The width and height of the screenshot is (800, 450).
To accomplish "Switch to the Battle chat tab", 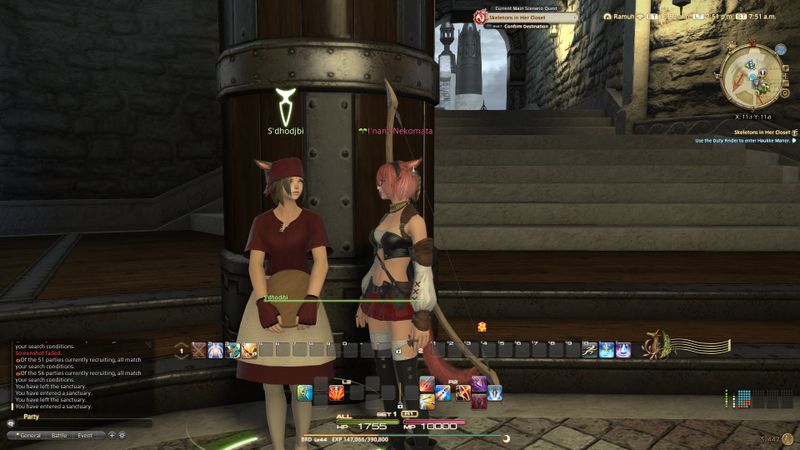I will (59, 436).
